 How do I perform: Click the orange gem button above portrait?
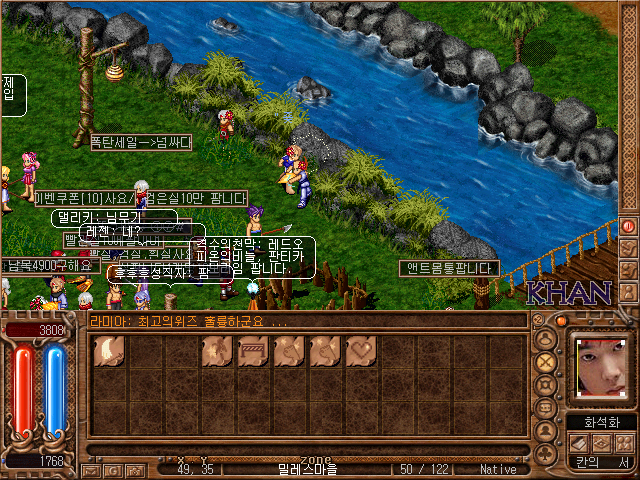(x=562, y=321)
